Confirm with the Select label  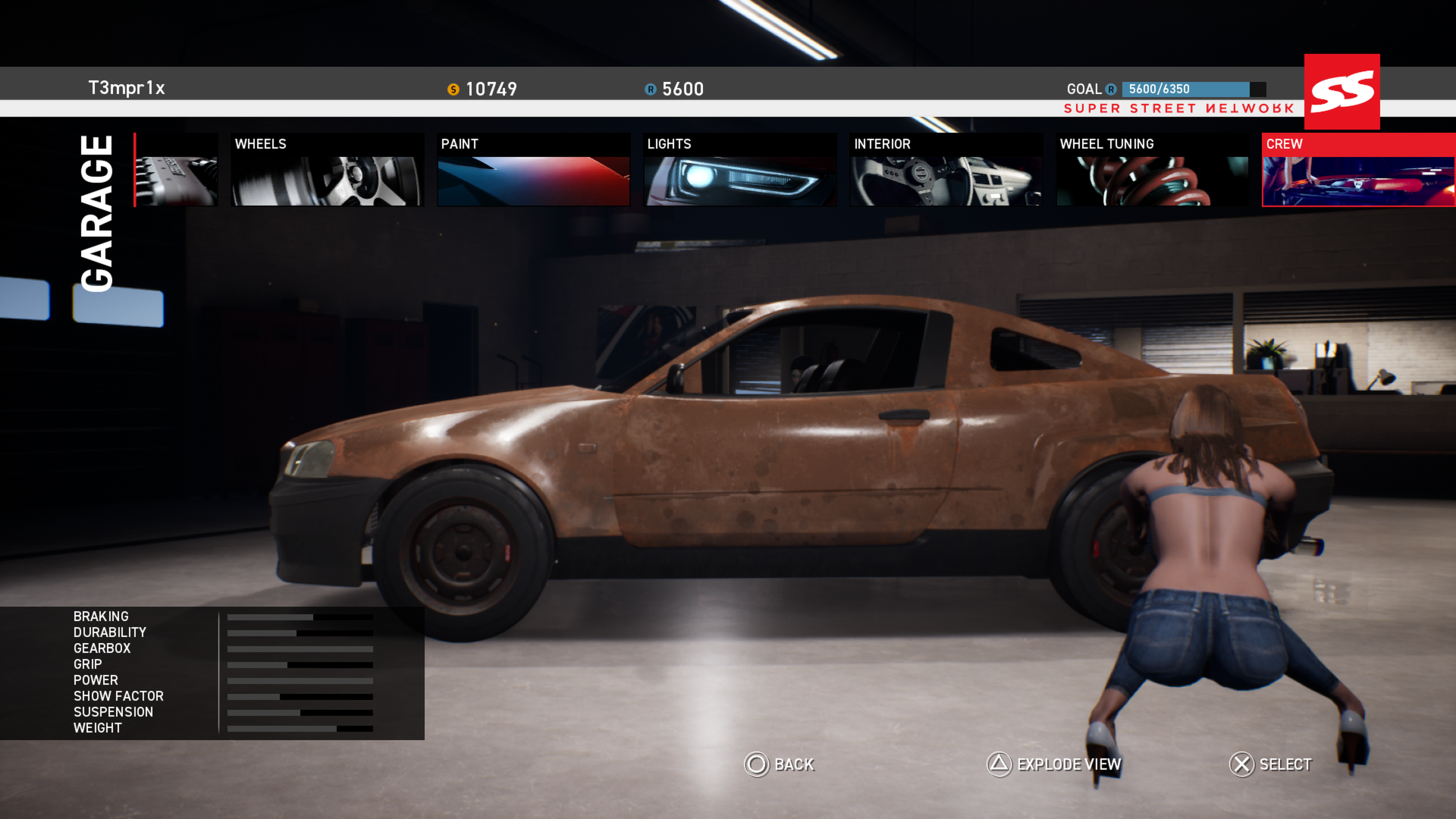pos(1285,764)
